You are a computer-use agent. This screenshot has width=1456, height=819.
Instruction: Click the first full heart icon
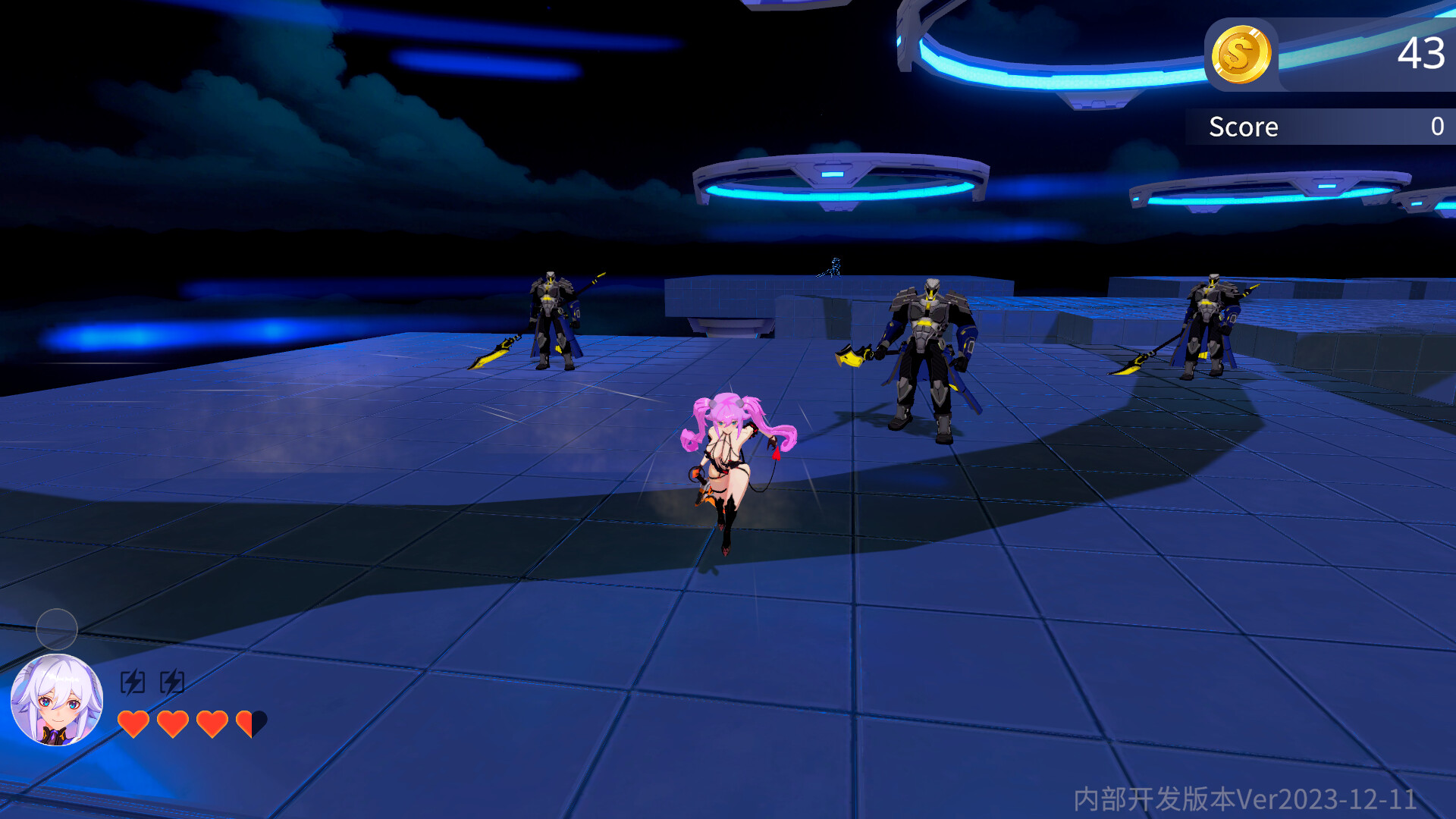(135, 723)
